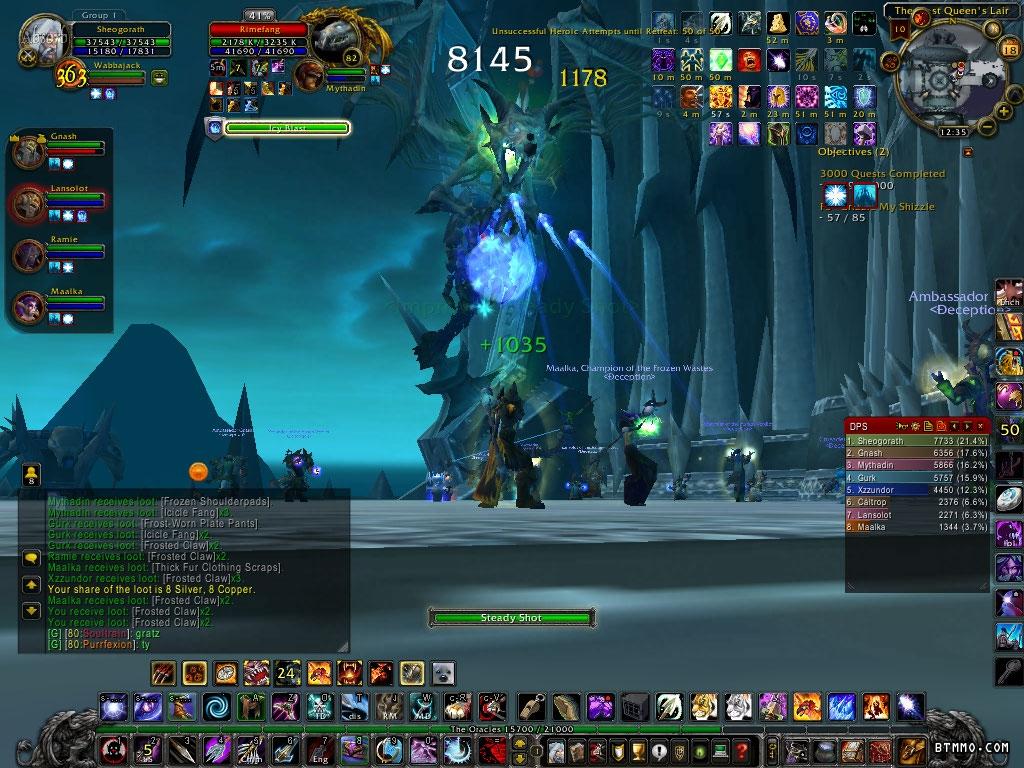Click Sheogorath's player portrait

pyautogui.click(x=43, y=36)
